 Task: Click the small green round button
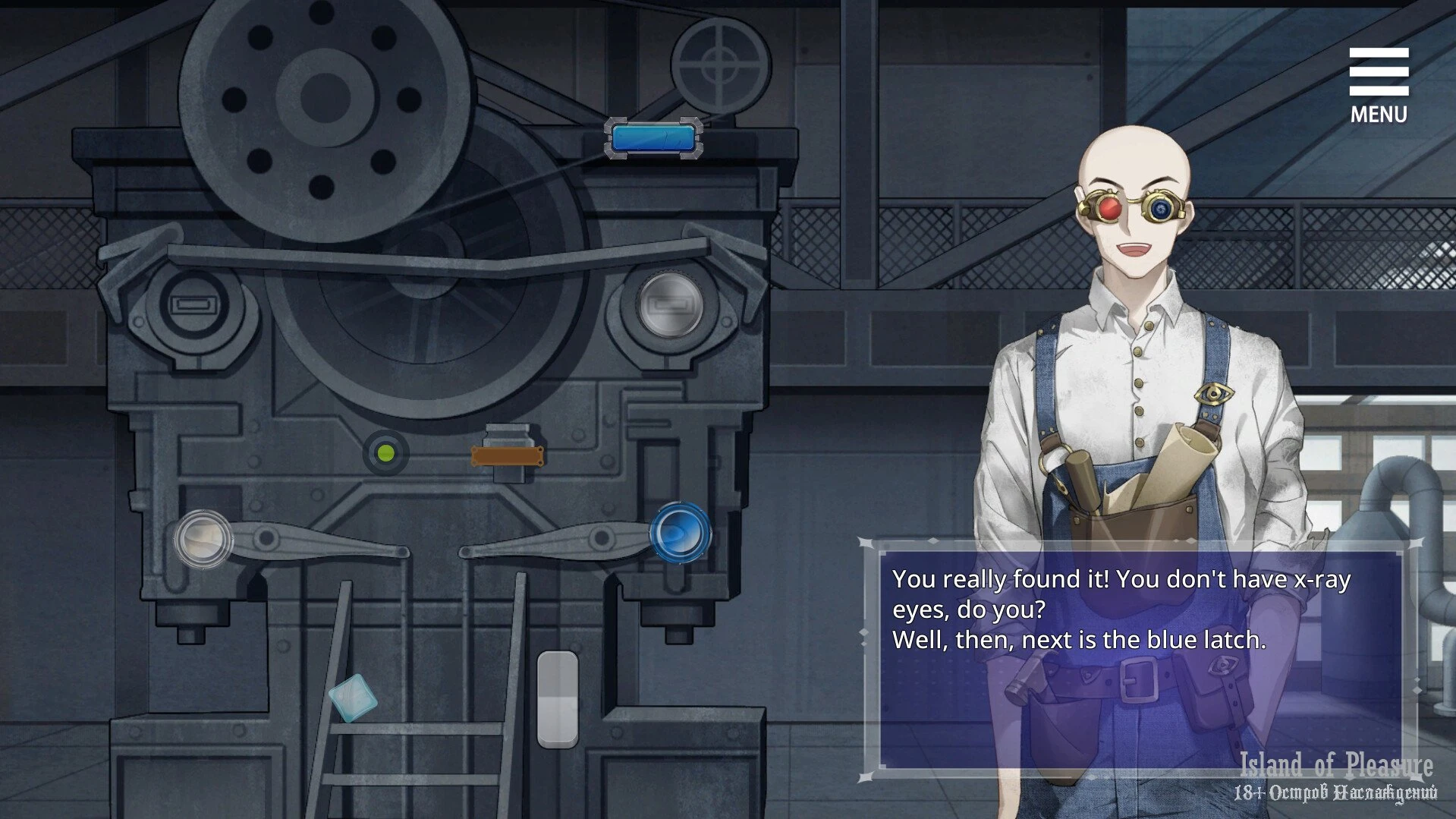point(386,454)
